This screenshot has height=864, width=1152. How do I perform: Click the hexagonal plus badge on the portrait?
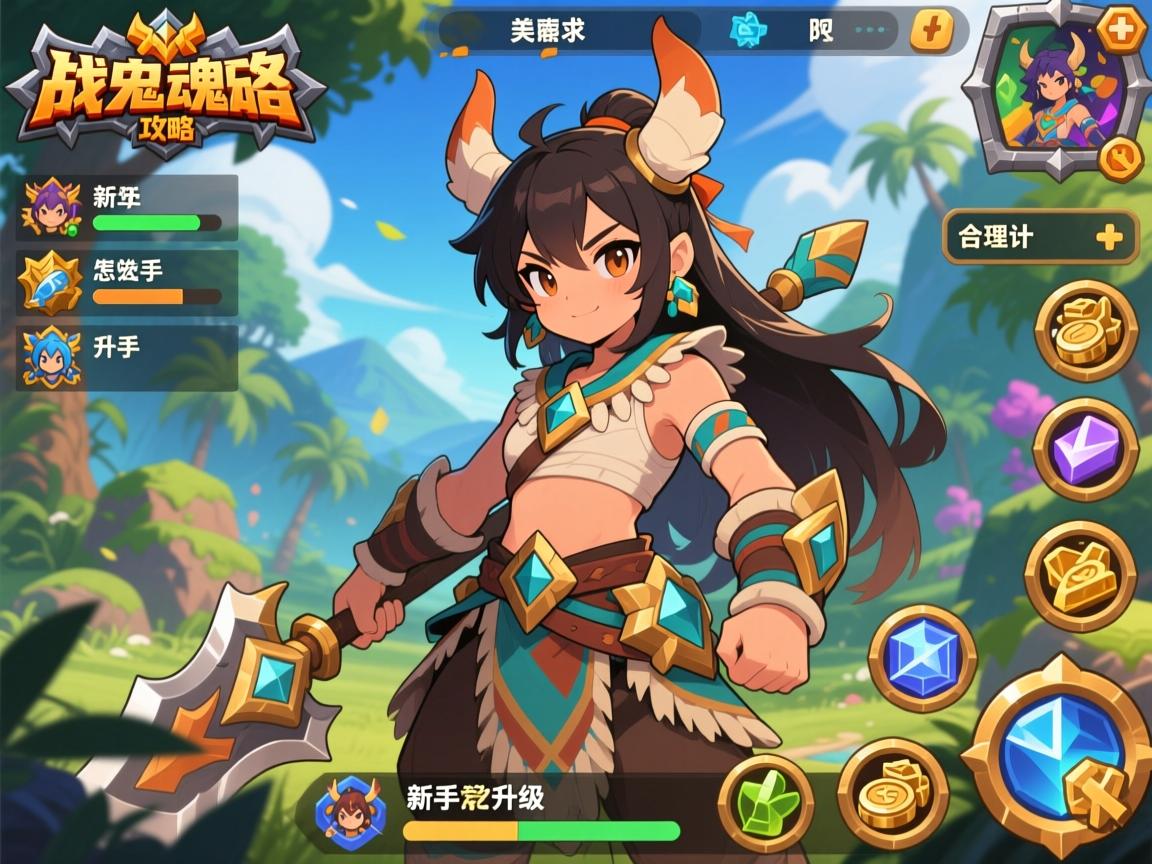(1122, 30)
